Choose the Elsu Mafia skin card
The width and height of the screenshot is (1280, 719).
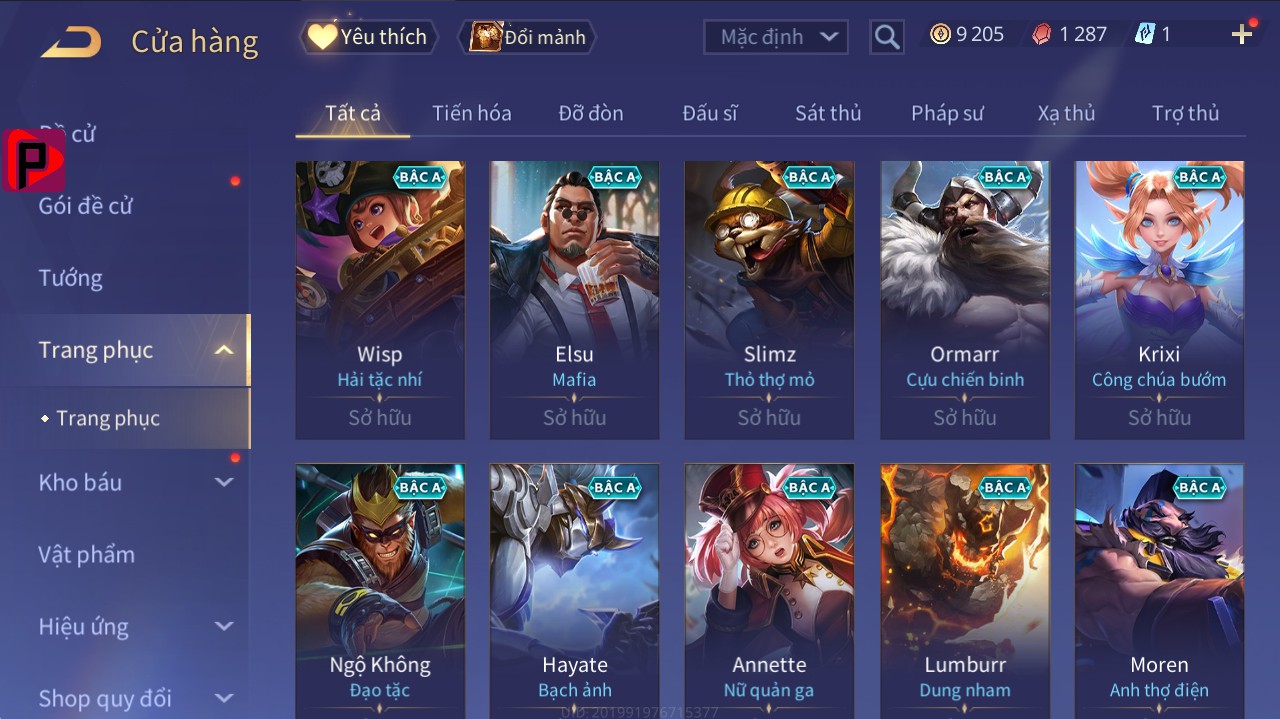tap(574, 299)
